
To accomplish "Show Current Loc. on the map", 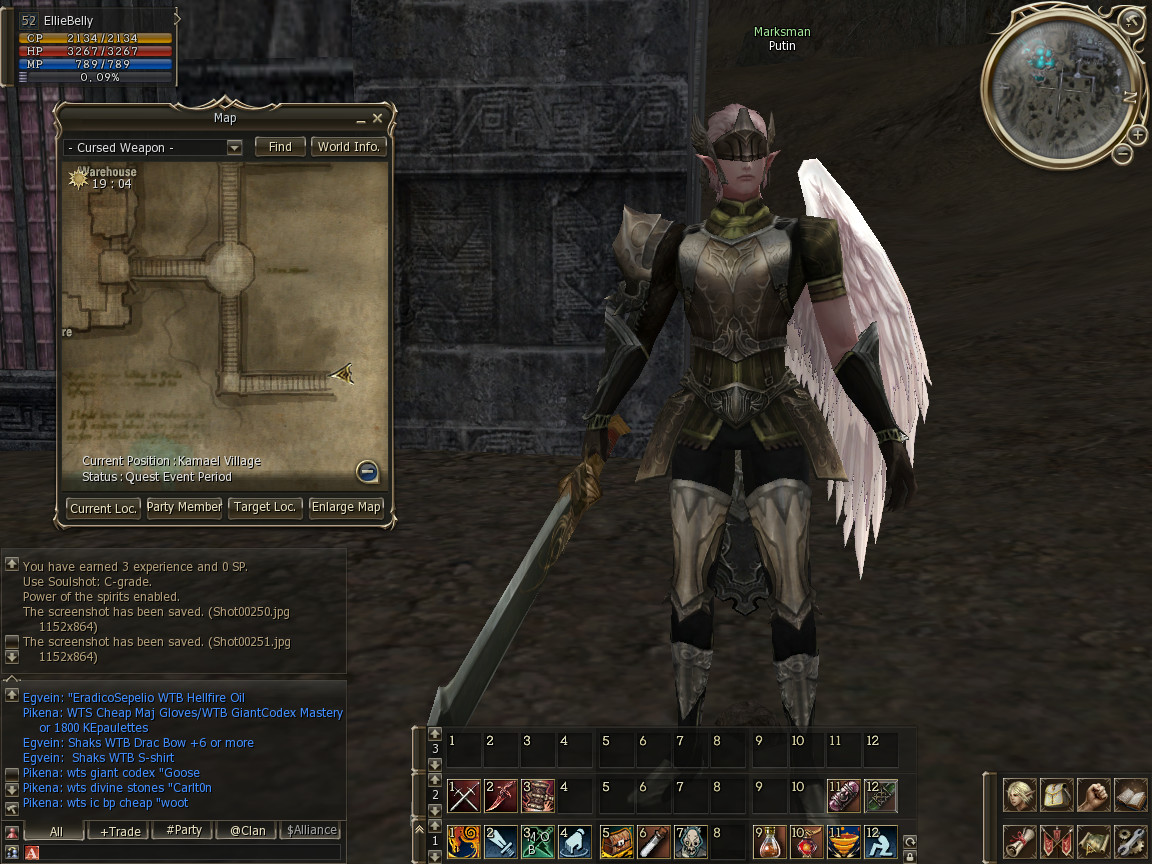I will click(103, 508).
